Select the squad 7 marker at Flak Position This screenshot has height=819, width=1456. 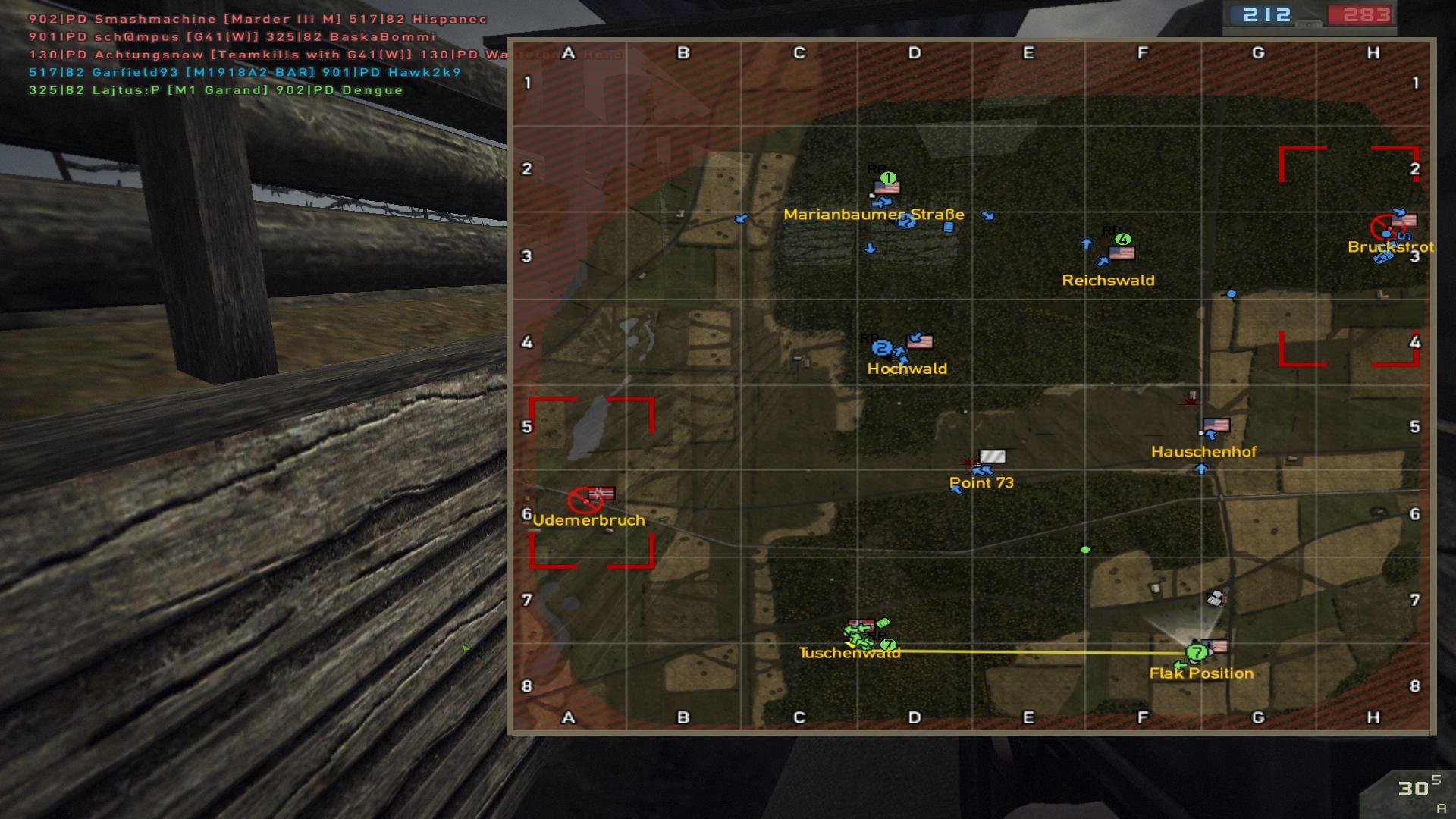tap(1197, 652)
